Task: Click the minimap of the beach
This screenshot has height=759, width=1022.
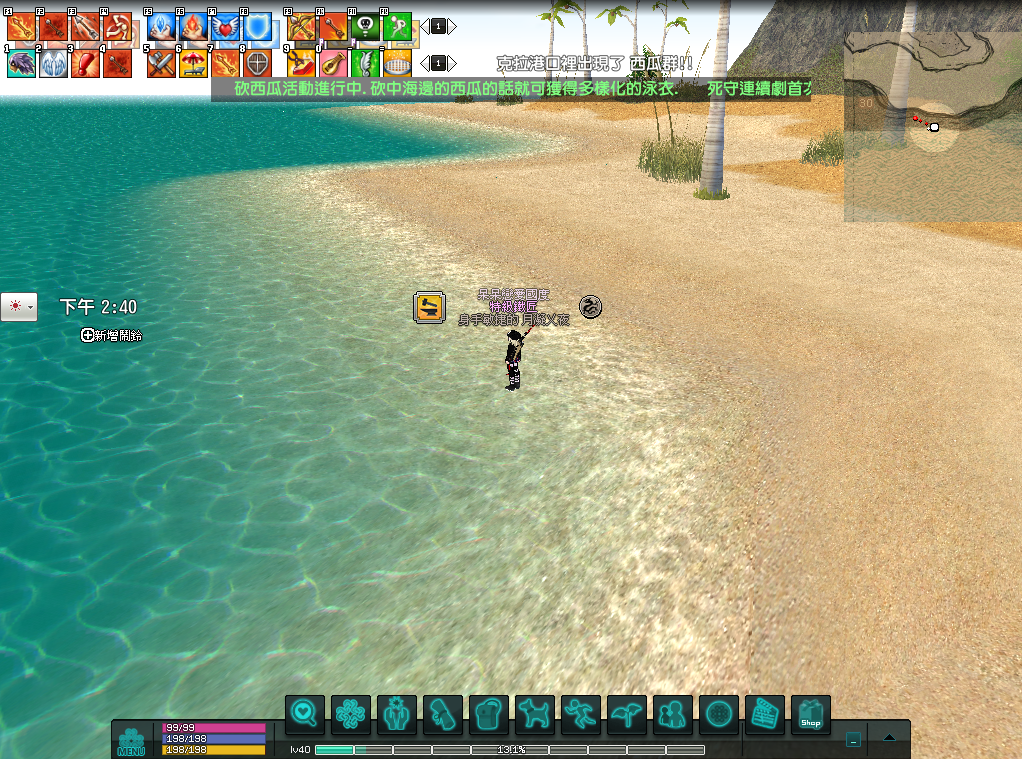Action: point(932,126)
